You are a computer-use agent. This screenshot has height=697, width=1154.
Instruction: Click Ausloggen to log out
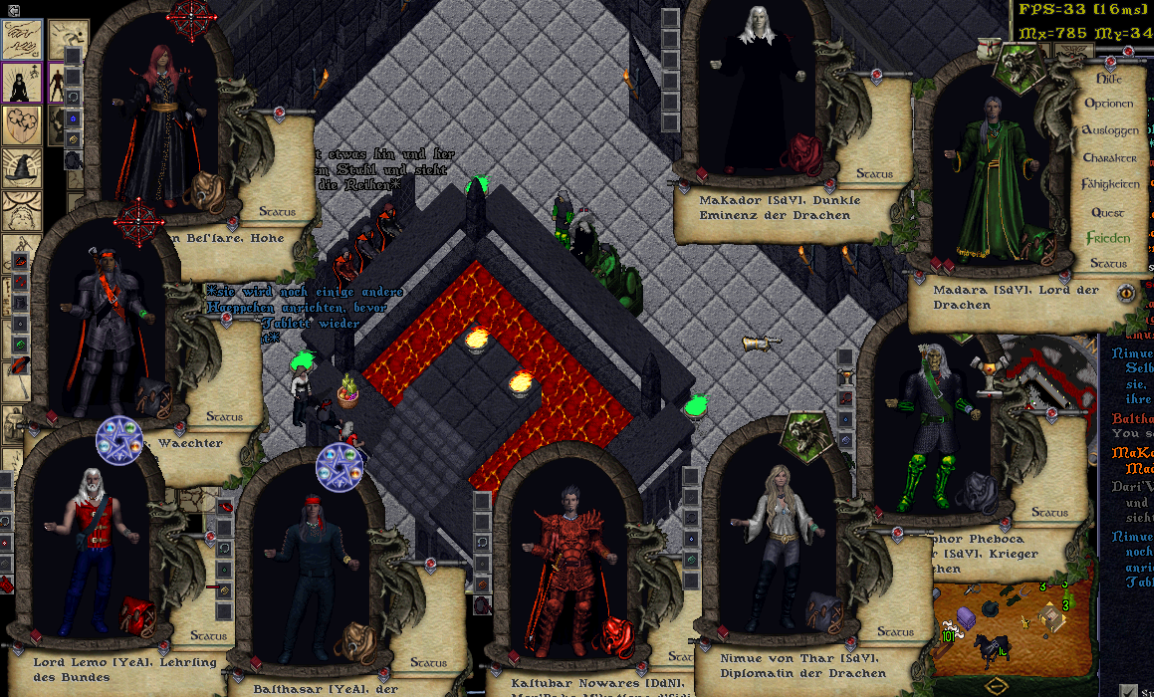pyautogui.click(x=1109, y=131)
